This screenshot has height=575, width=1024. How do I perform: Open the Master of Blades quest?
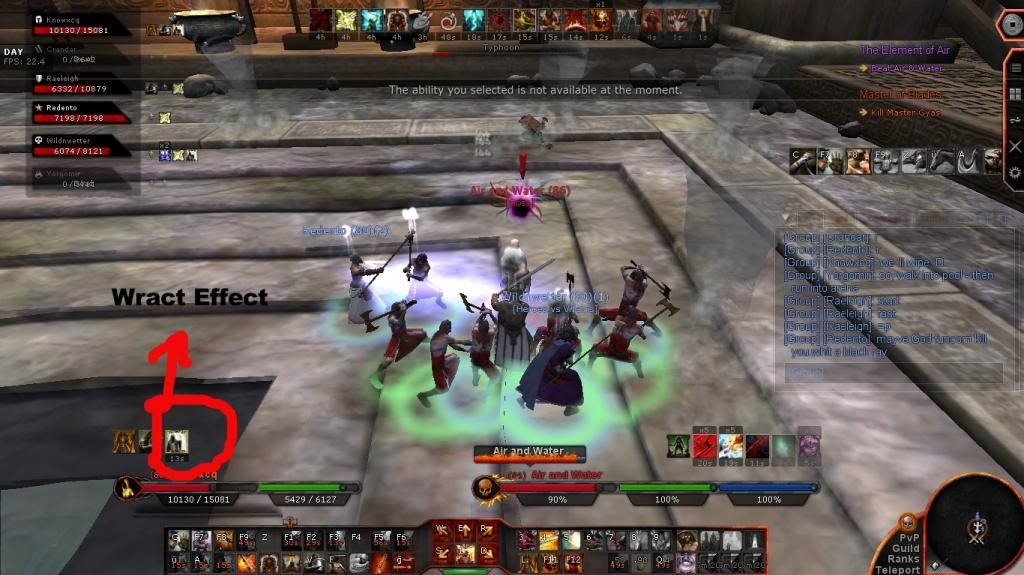(900, 95)
